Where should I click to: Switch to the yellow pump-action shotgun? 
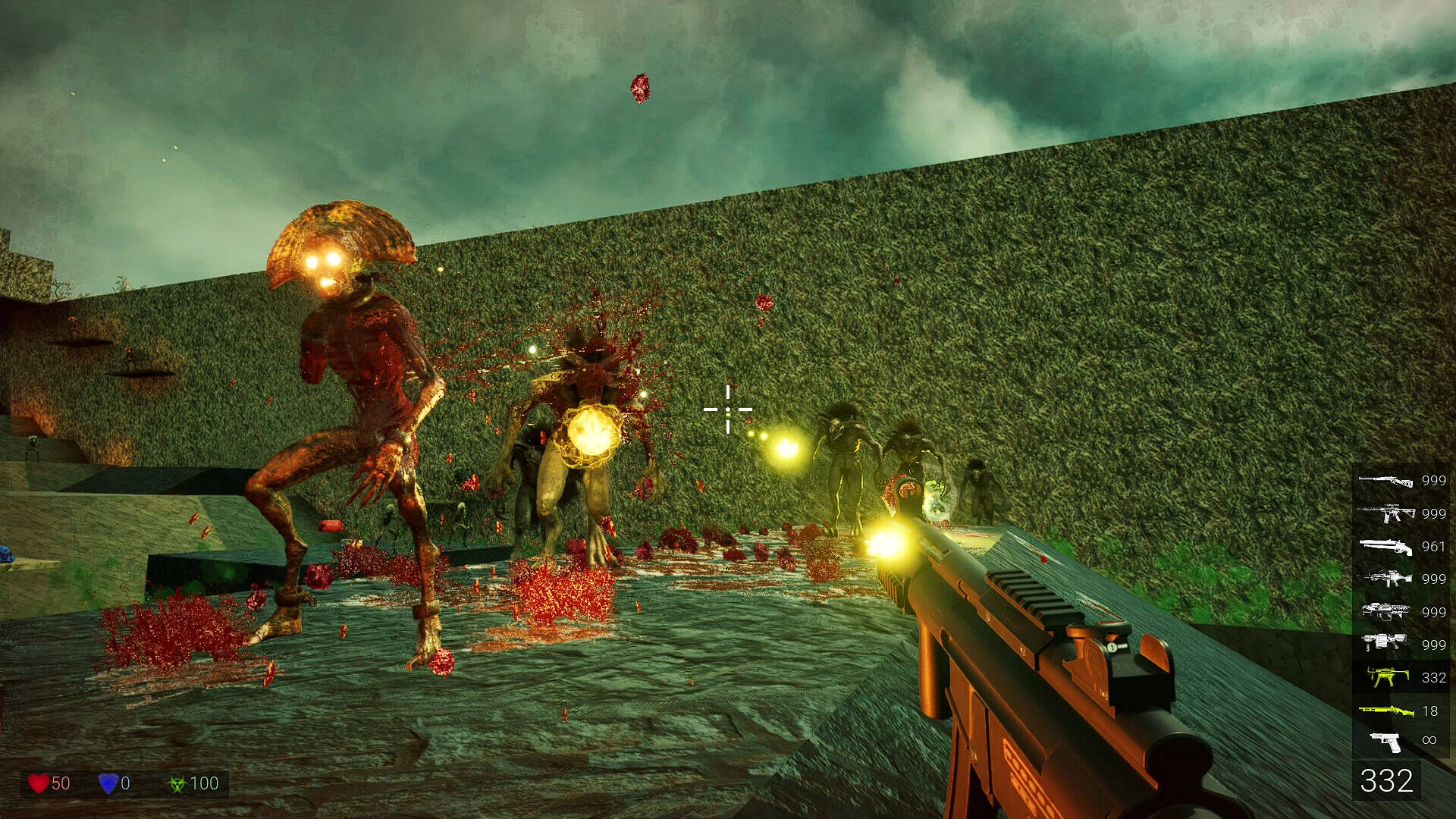tap(1385, 711)
